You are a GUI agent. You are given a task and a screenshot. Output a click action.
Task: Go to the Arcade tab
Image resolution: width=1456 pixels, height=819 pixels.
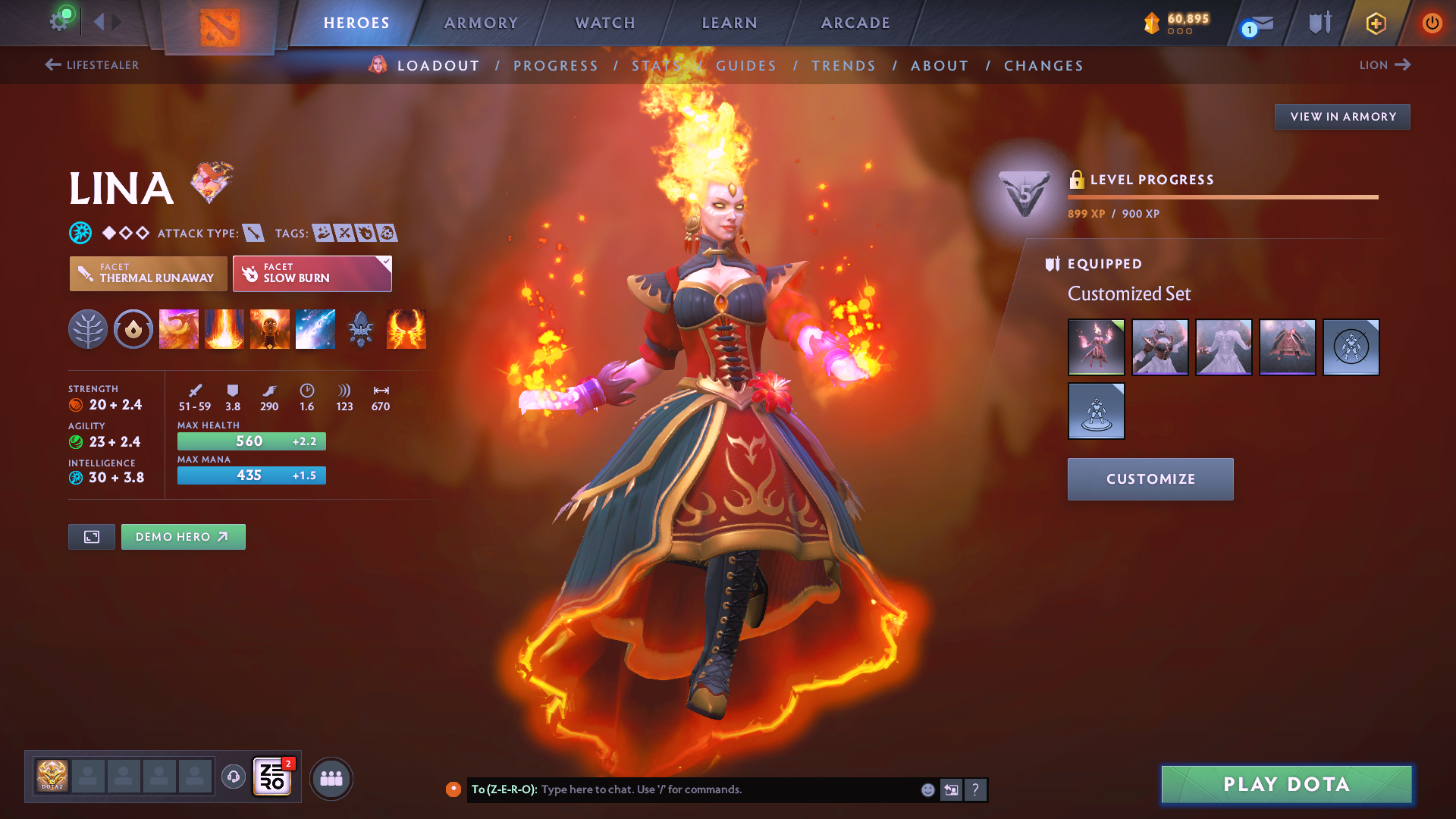coord(855,23)
